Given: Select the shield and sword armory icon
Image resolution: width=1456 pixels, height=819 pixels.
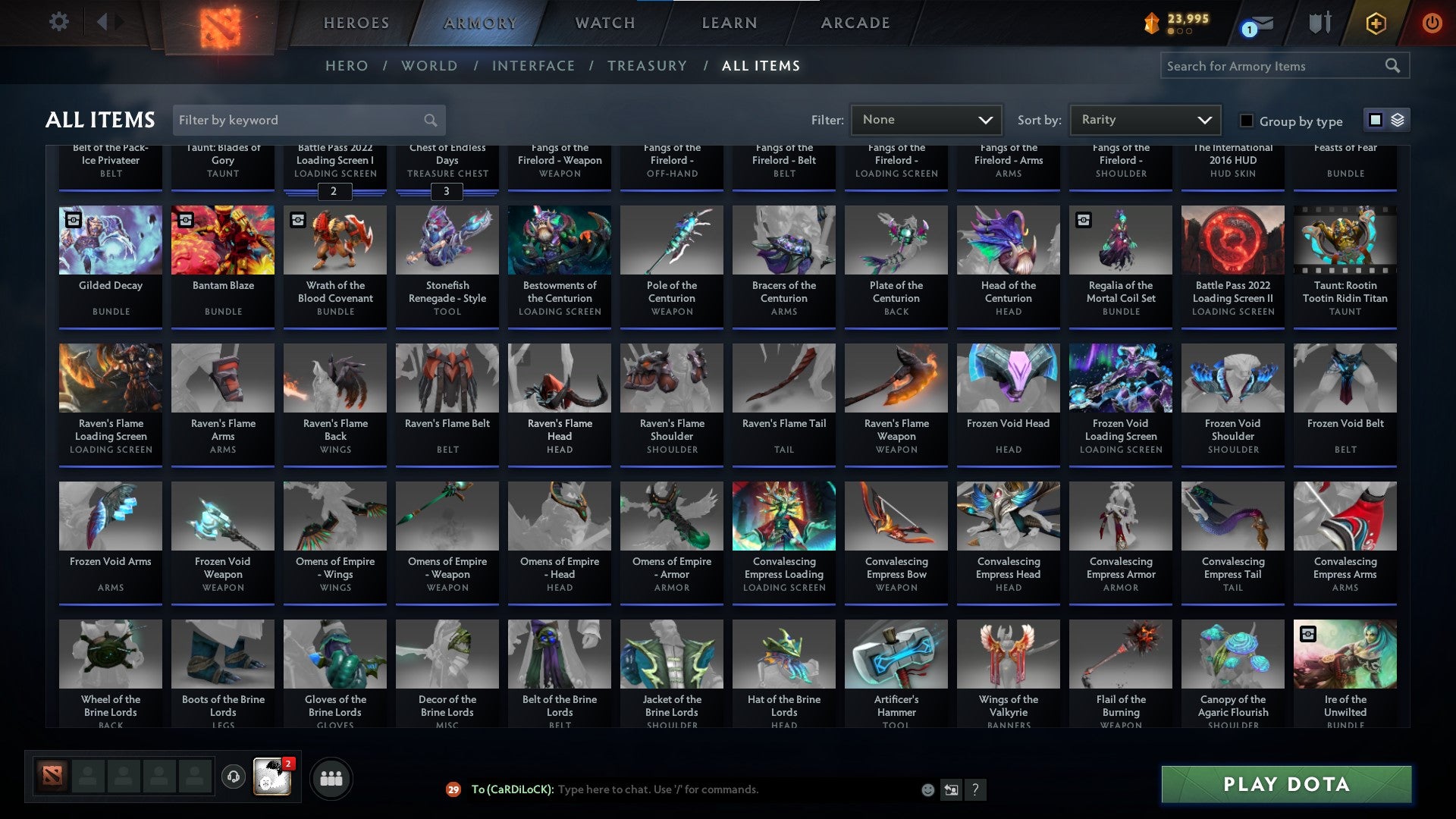Looking at the screenshot, I should click(1319, 23).
